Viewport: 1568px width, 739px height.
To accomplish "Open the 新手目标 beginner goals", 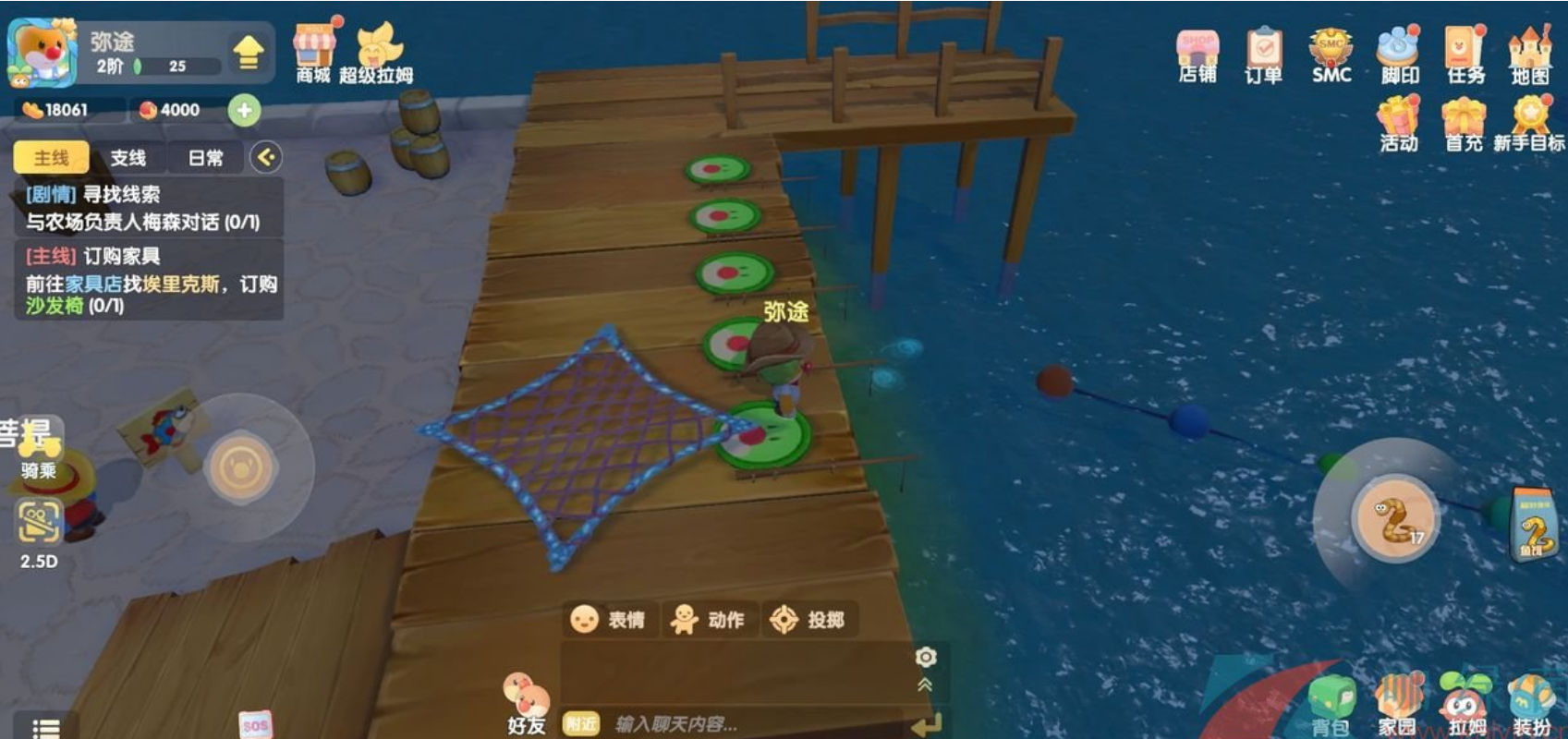I will tap(1529, 124).
